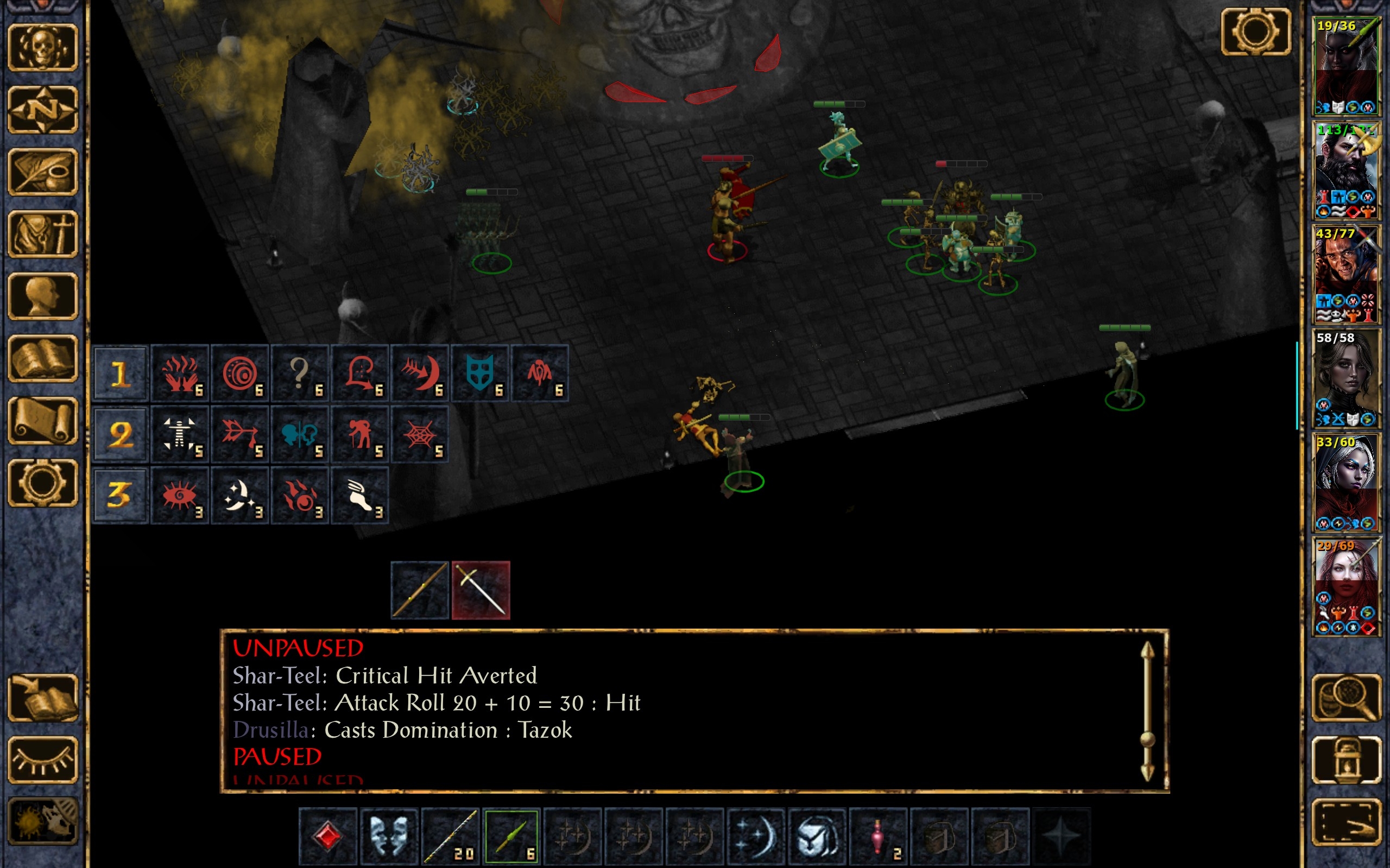
Task: Open the journal quill and inkwell button
Action: coord(43,172)
